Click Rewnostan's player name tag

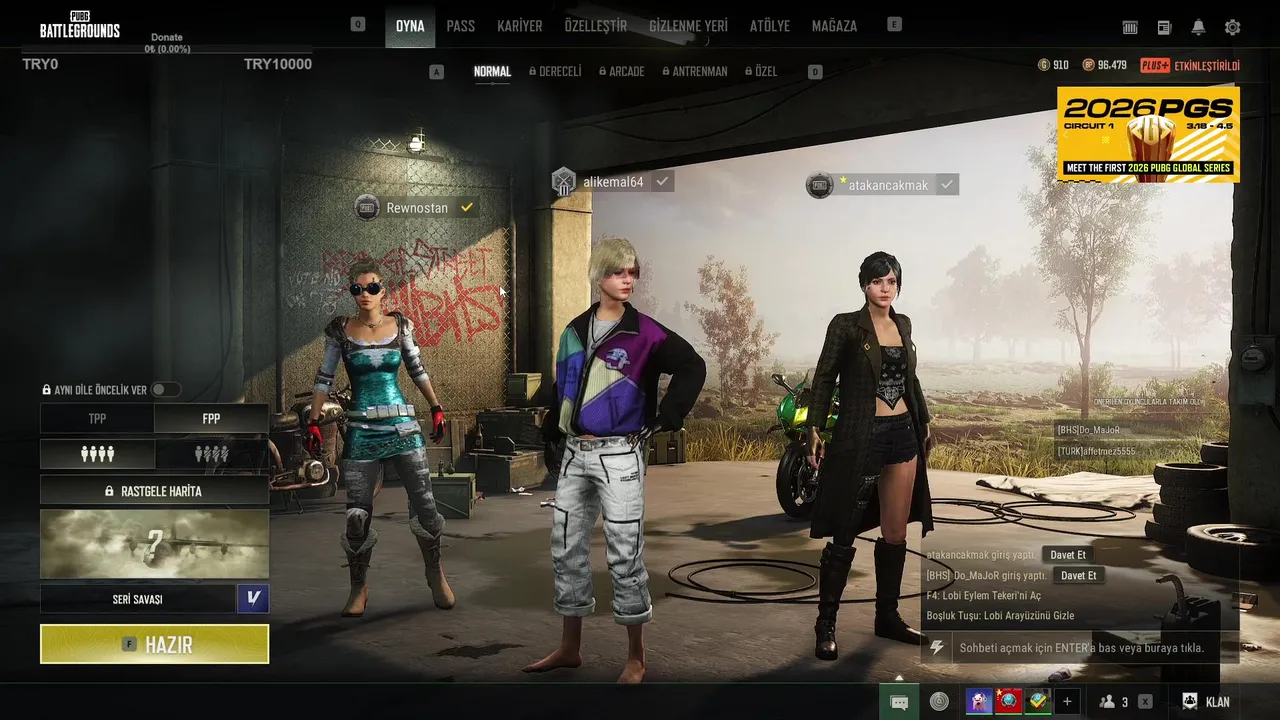(417, 208)
